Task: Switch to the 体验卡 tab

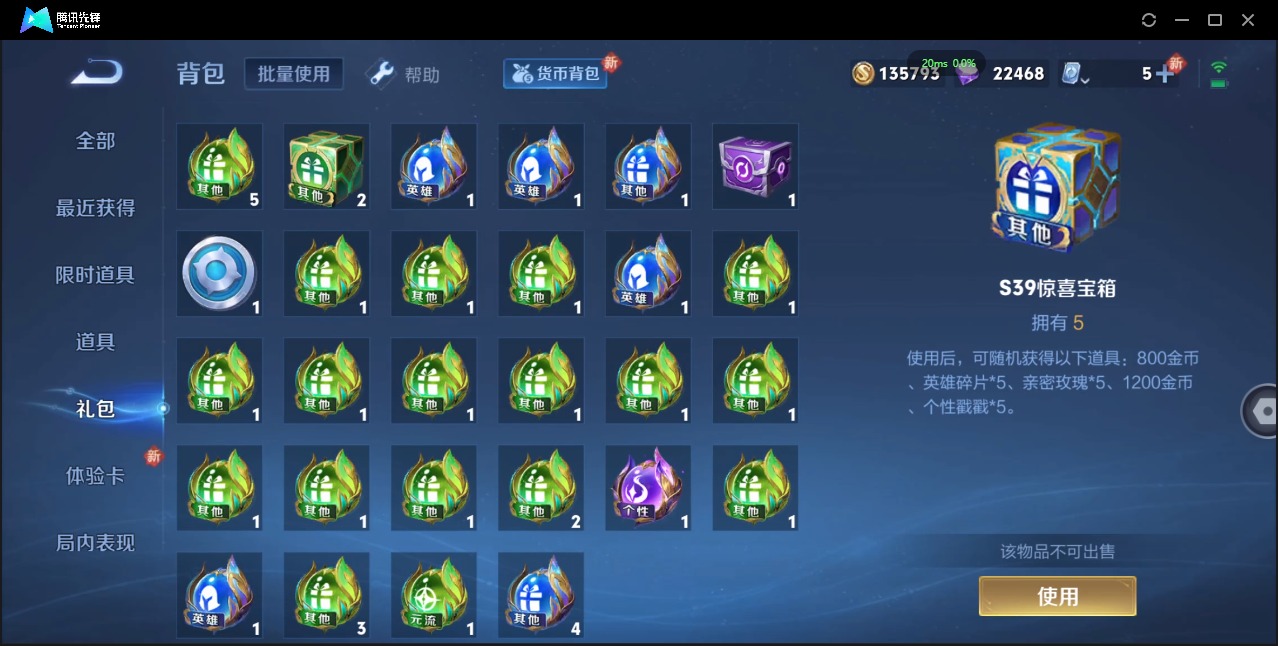Action: point(96,476)
